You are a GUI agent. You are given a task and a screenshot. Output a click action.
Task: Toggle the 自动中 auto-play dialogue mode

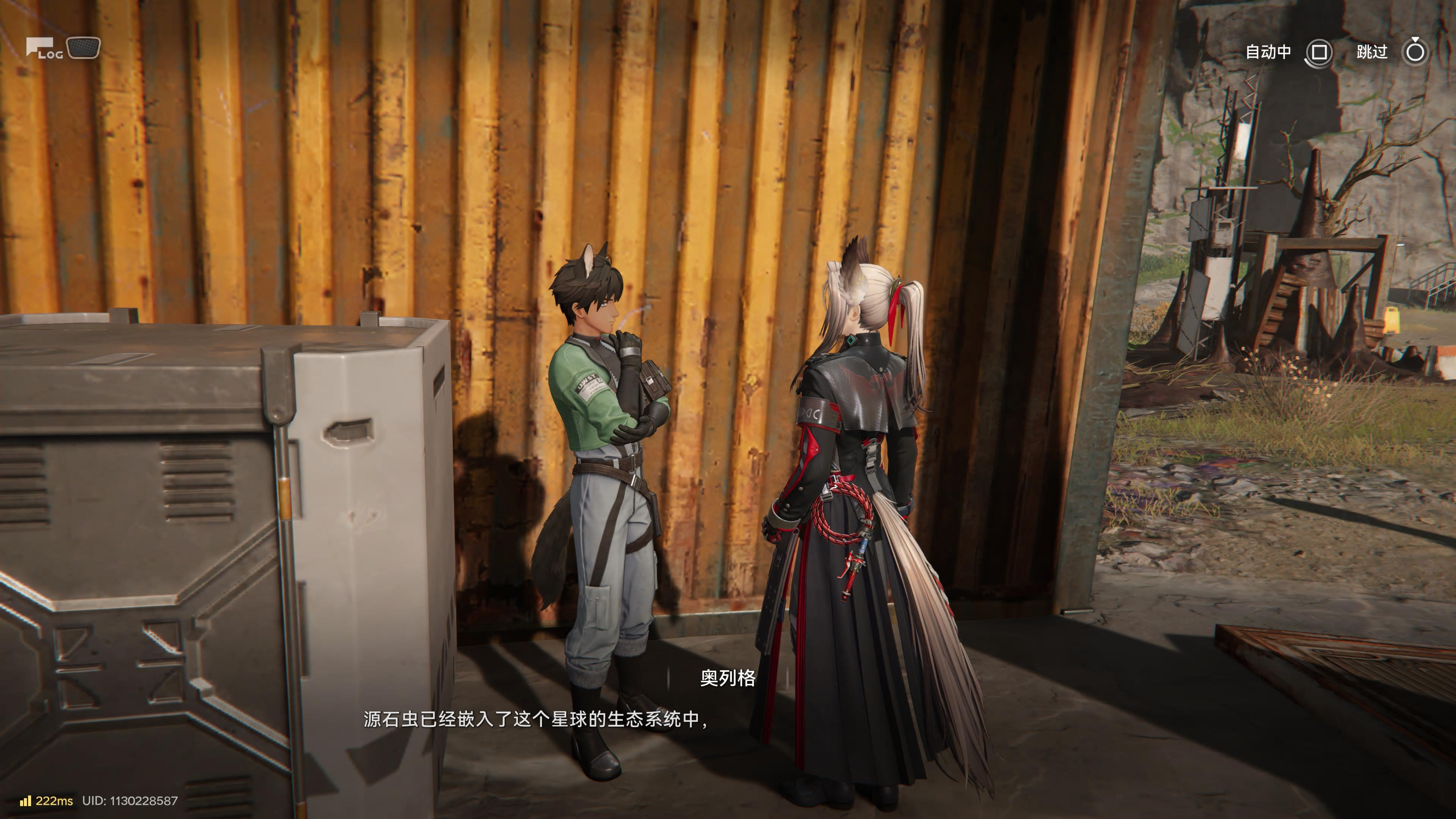[x=1318, y=53]
